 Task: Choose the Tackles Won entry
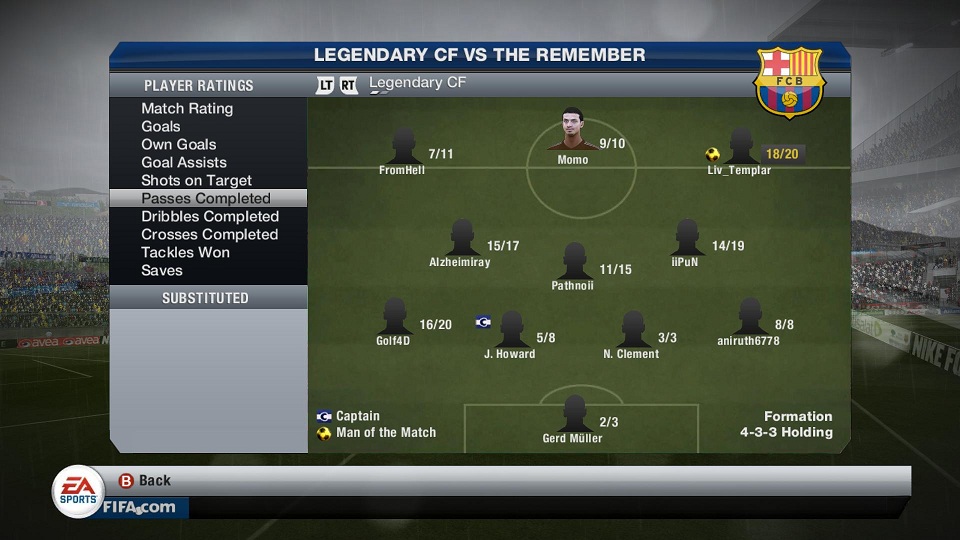pos(186,253)
